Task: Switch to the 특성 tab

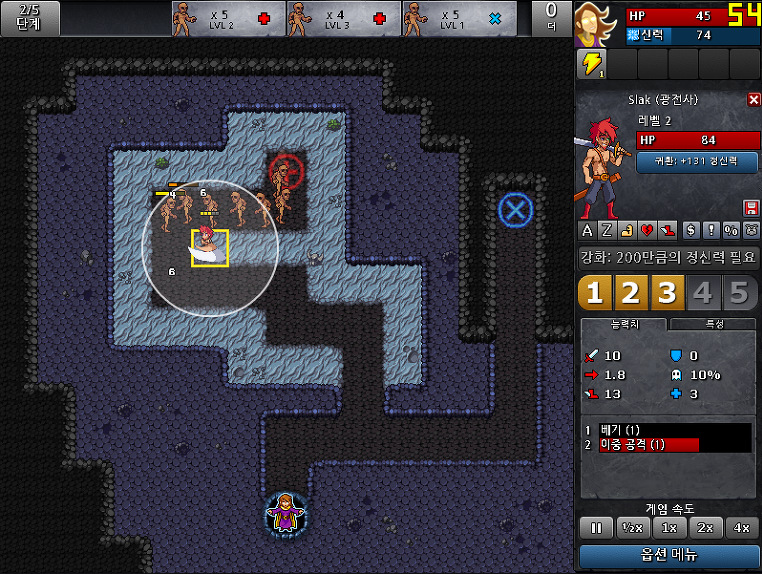Action: pyautogui.click(x=714, y=325)
